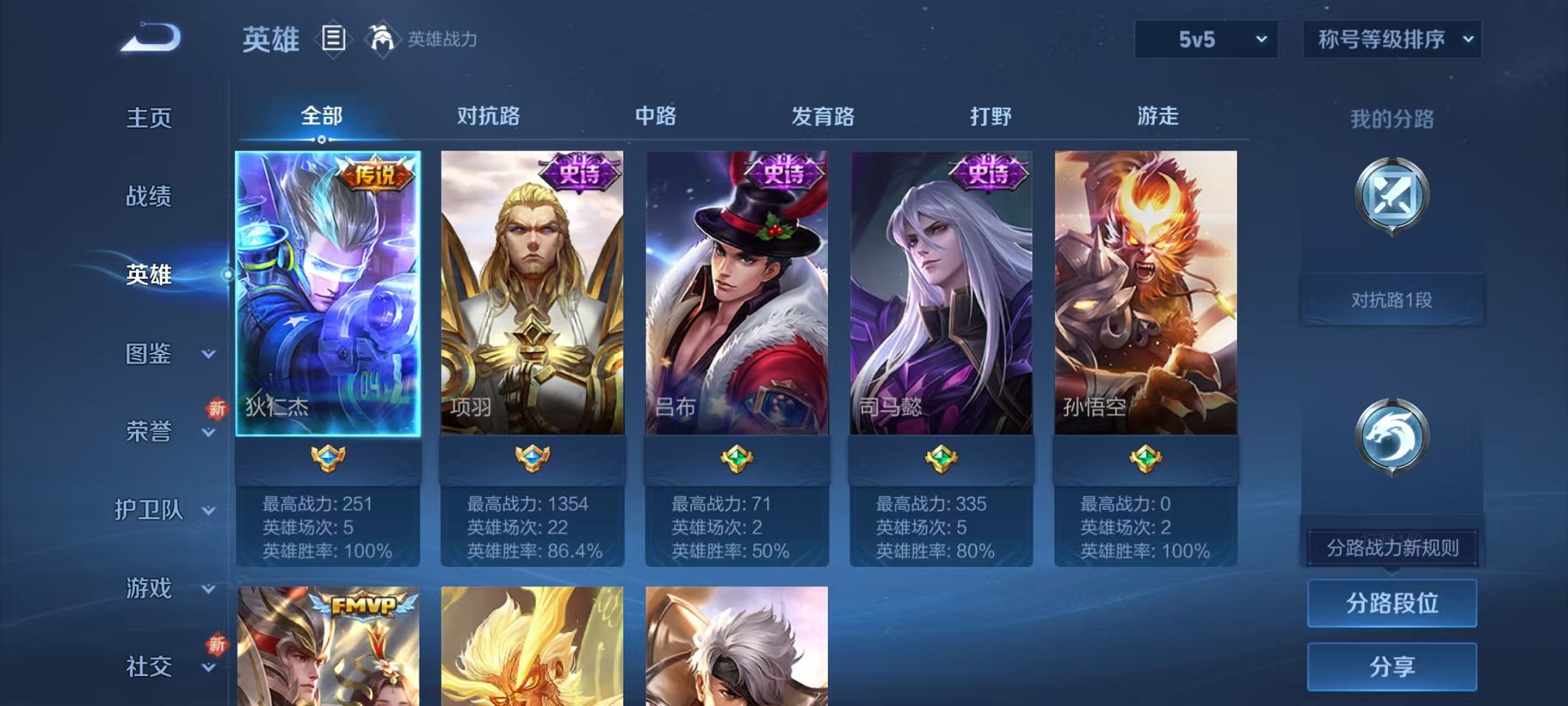Screen dimensions: 1568x706
Task: Click the 英雄战力 helmet icon
Action: [x=382, y=38]
